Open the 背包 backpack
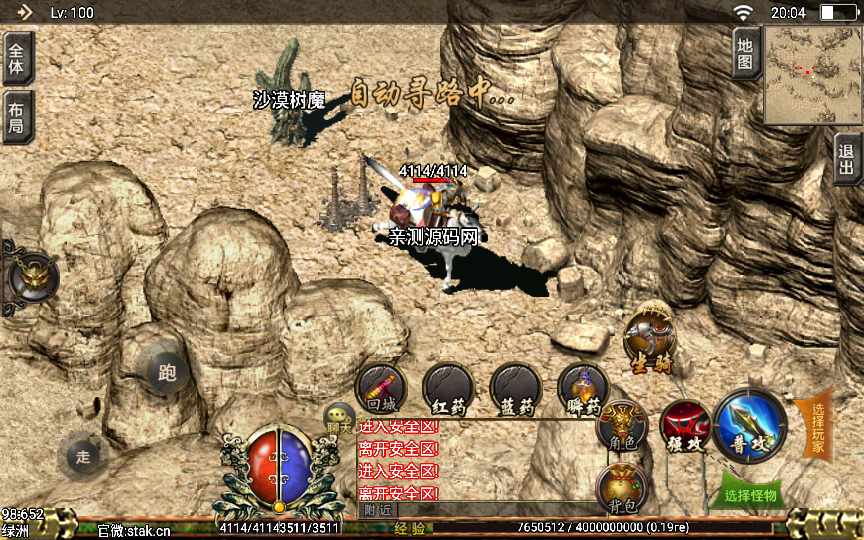 (x=622, y=487)
